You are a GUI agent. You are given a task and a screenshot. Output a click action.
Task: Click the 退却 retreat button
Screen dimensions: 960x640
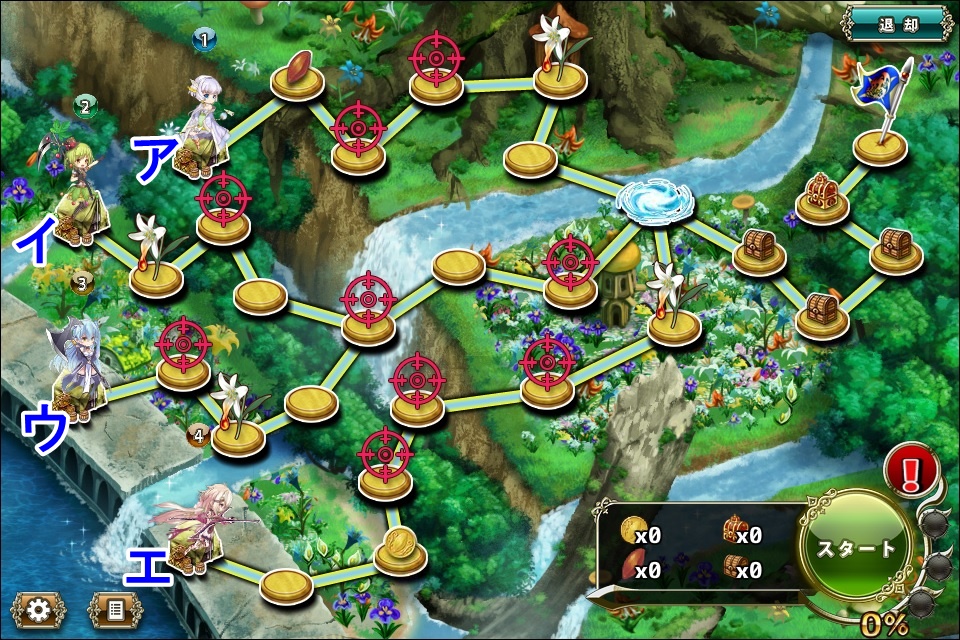tap(897, 22)
